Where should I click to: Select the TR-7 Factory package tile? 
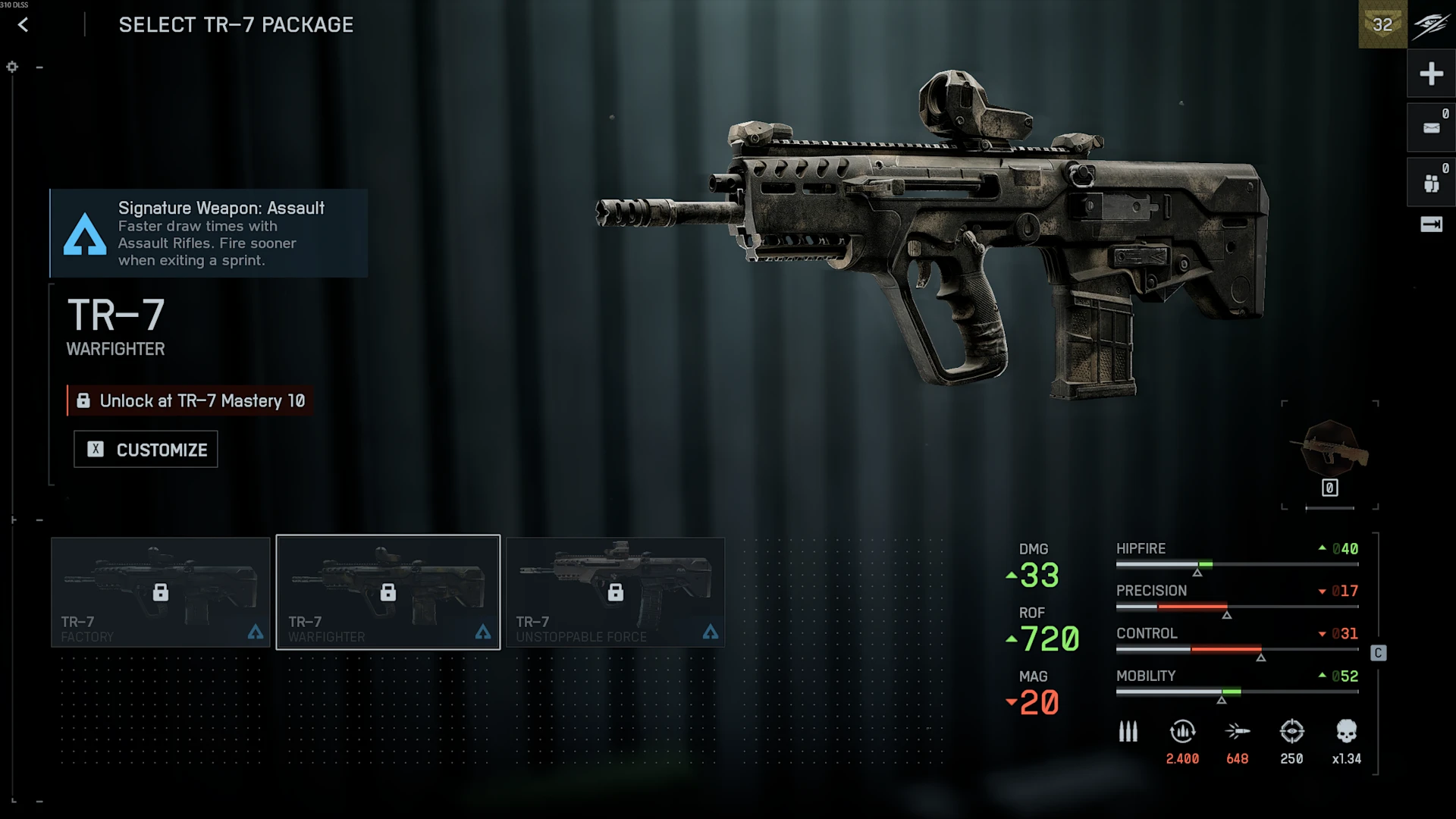[x=161, y=592]
